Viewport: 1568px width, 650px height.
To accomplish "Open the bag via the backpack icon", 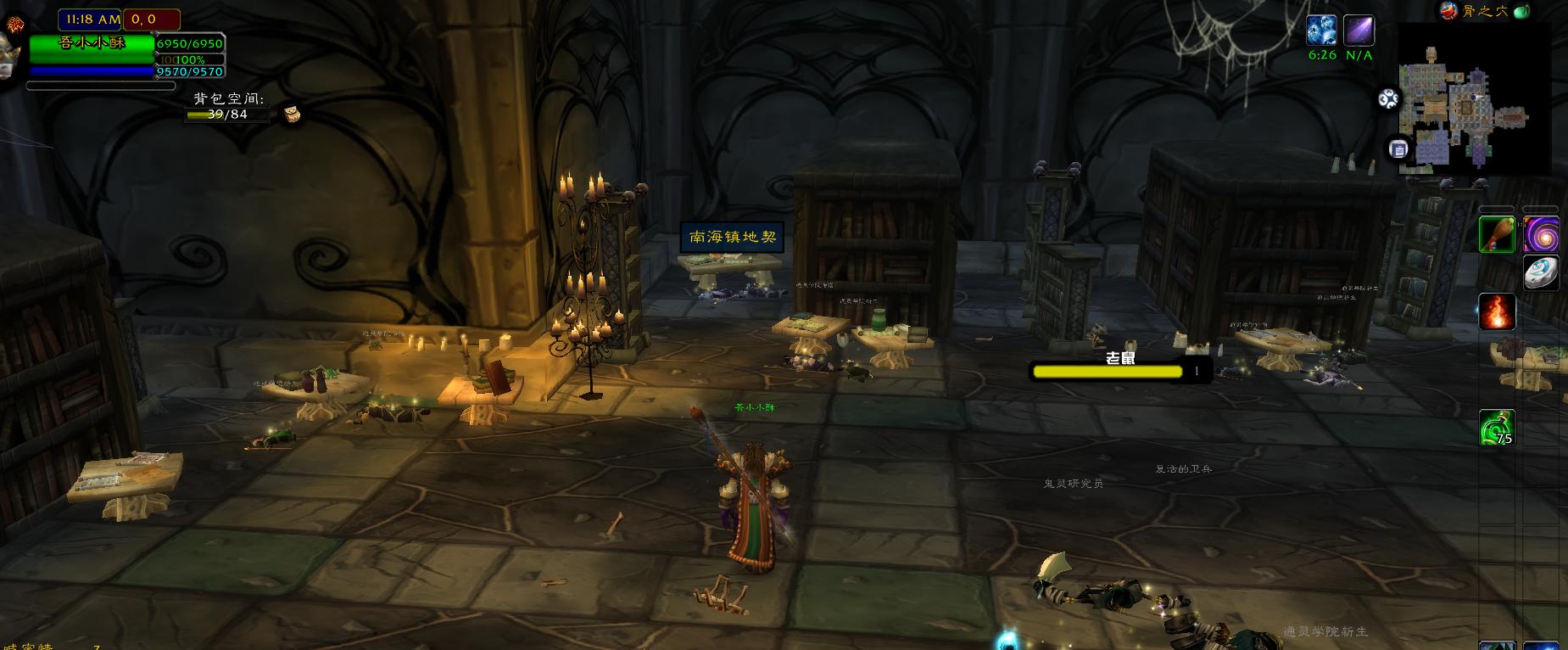I will (292, 114).
